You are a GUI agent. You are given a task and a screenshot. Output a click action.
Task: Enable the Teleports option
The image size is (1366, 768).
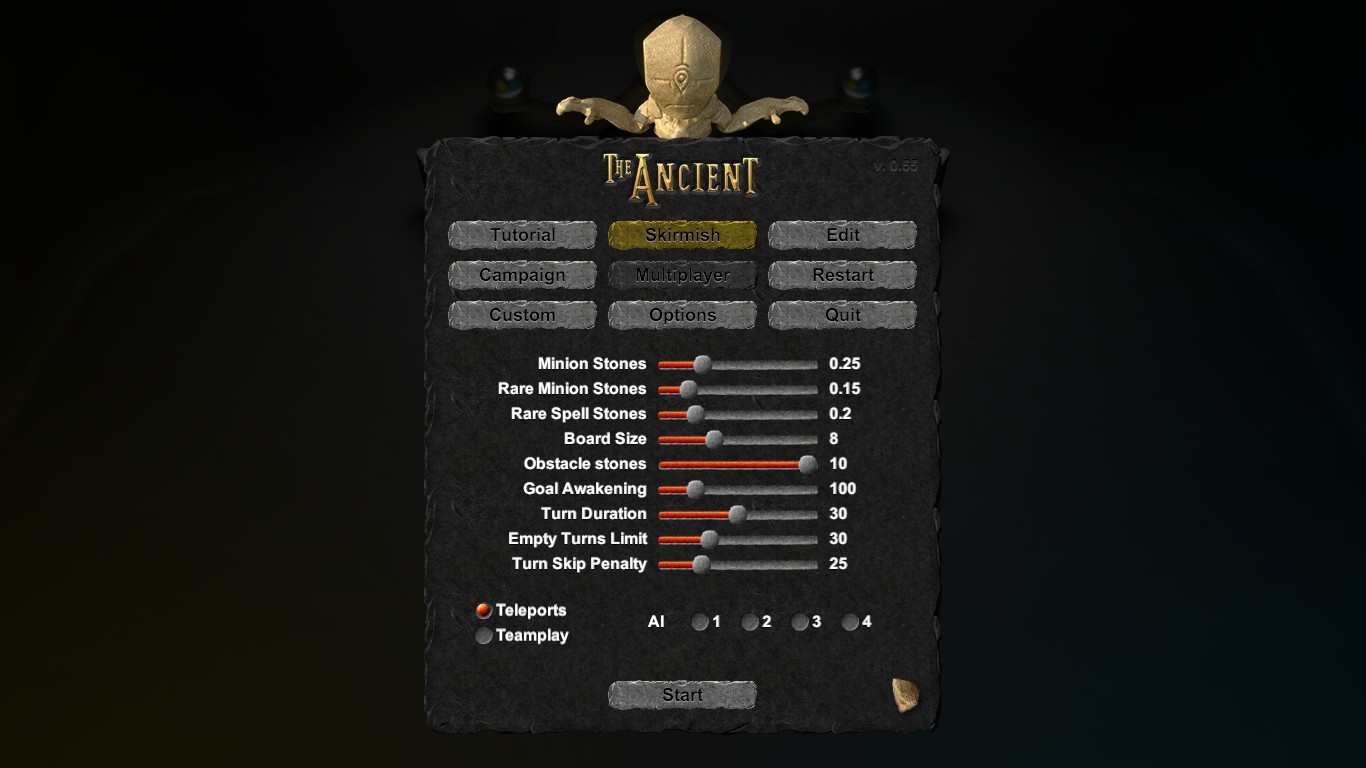coord(484,610)
